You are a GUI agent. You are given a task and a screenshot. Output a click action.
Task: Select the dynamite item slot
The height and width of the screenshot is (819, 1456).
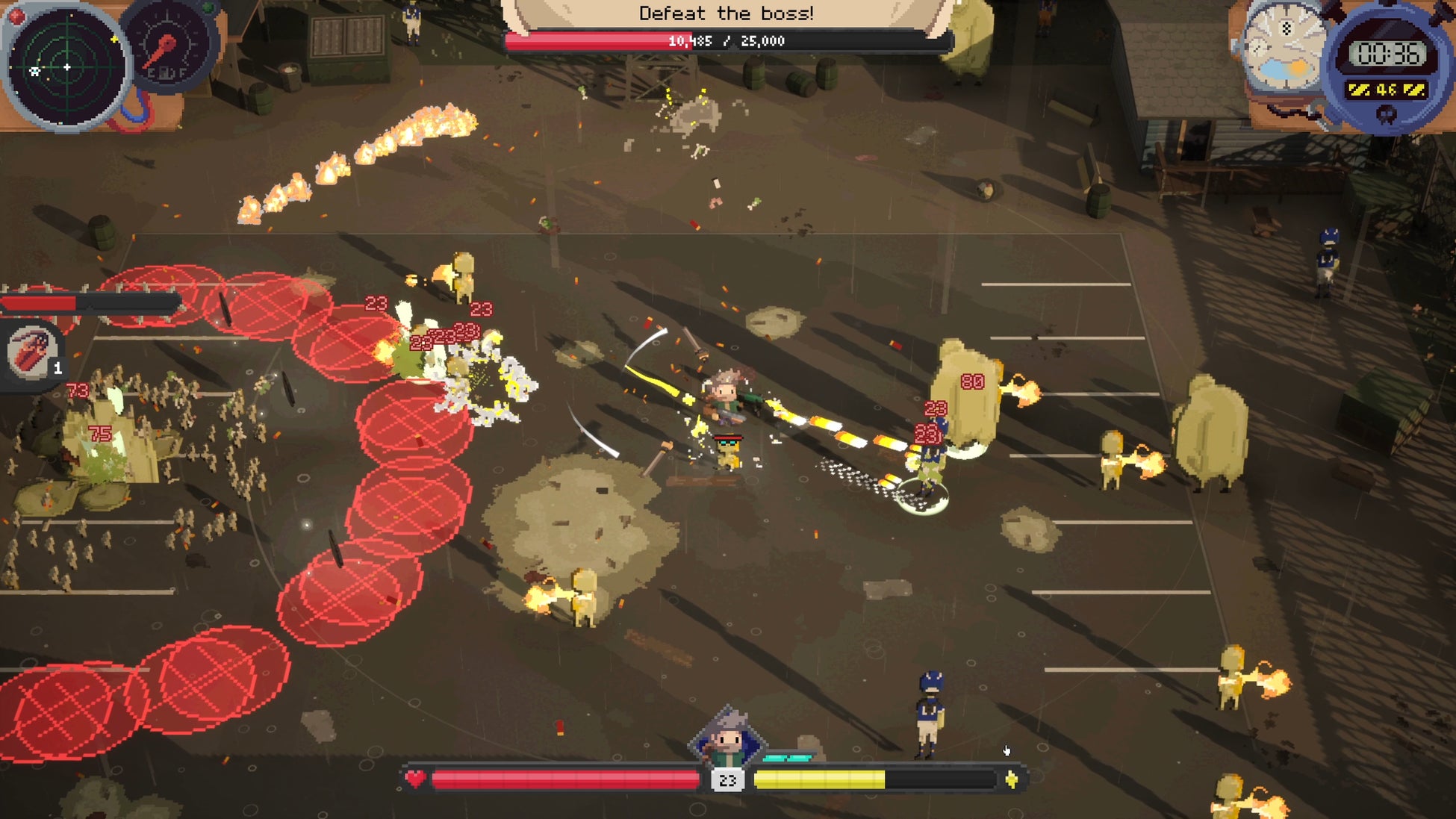pos(34,352)
